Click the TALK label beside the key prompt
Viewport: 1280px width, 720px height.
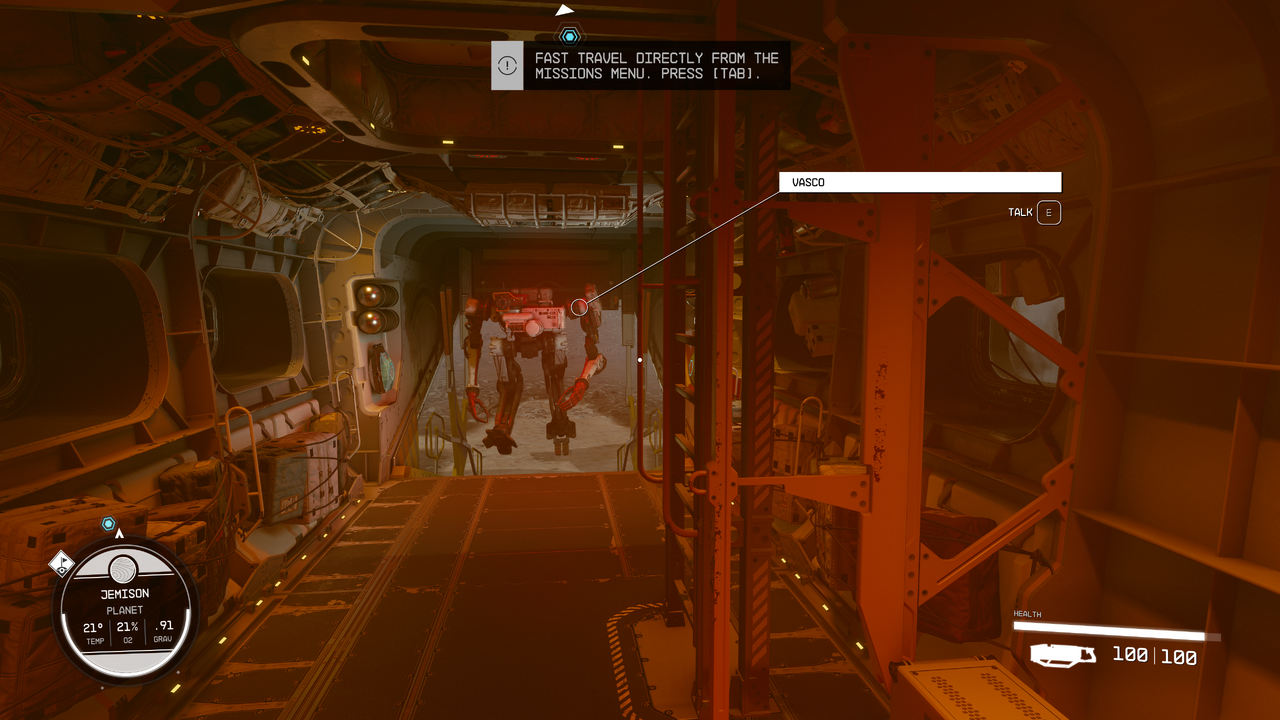[1020, 212]
